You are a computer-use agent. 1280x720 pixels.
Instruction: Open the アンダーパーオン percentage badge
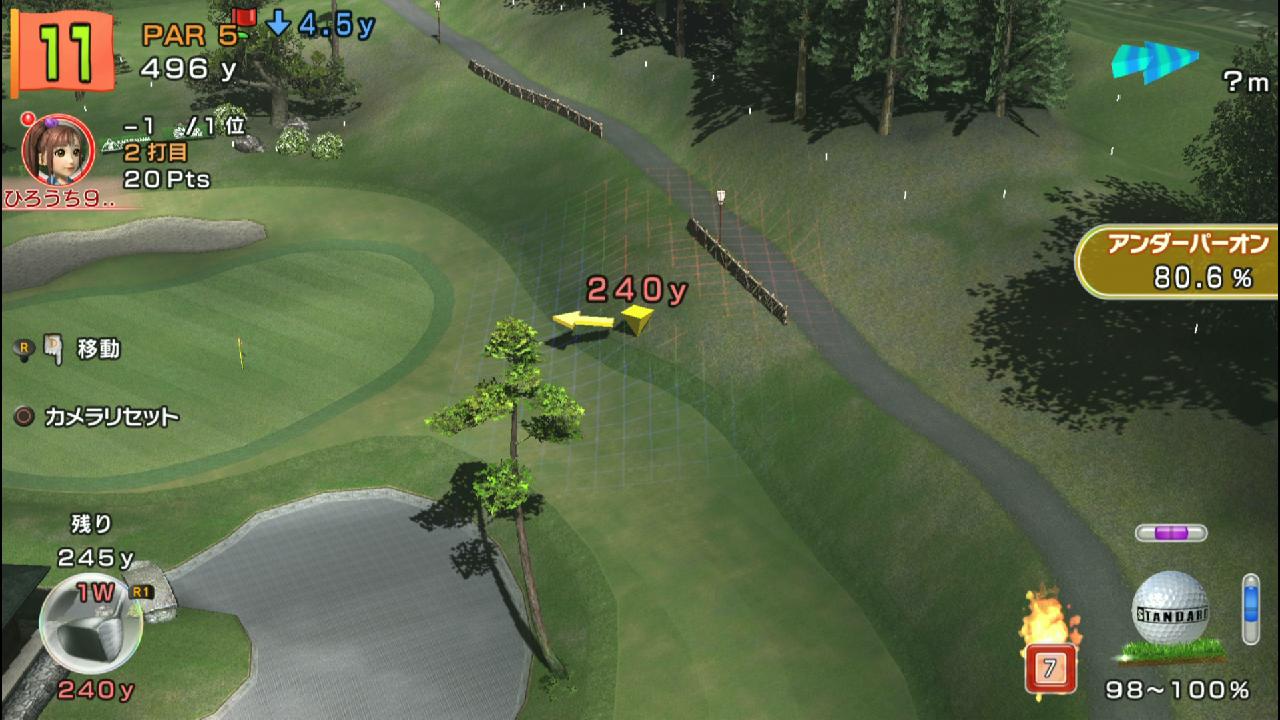coord(1178,262)
